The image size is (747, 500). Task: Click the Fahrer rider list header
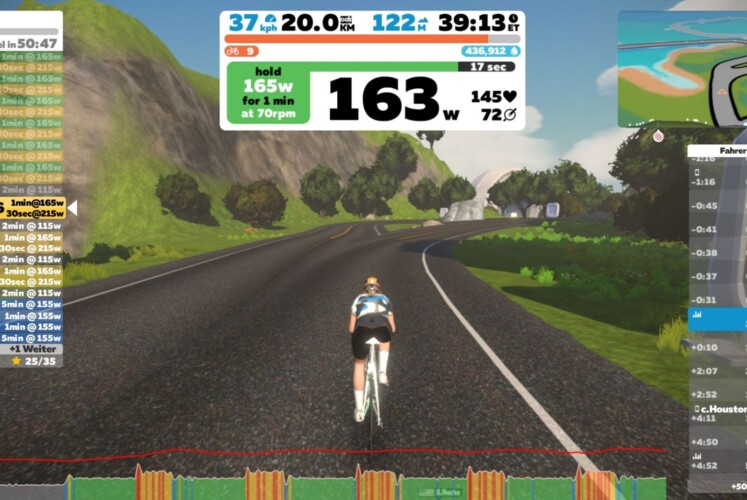click(717, 152)
